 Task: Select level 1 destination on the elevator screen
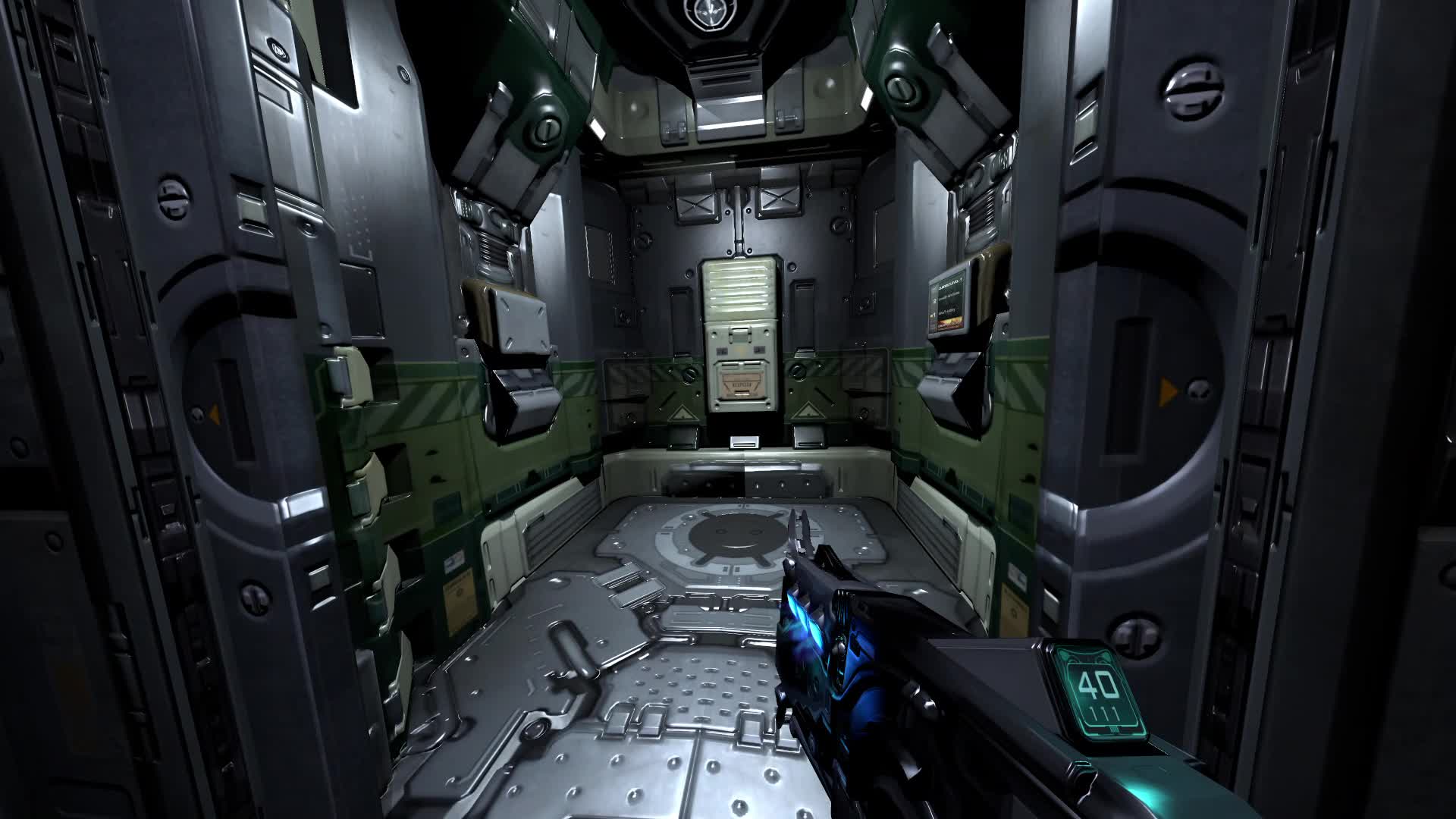[x=947, y=312]
